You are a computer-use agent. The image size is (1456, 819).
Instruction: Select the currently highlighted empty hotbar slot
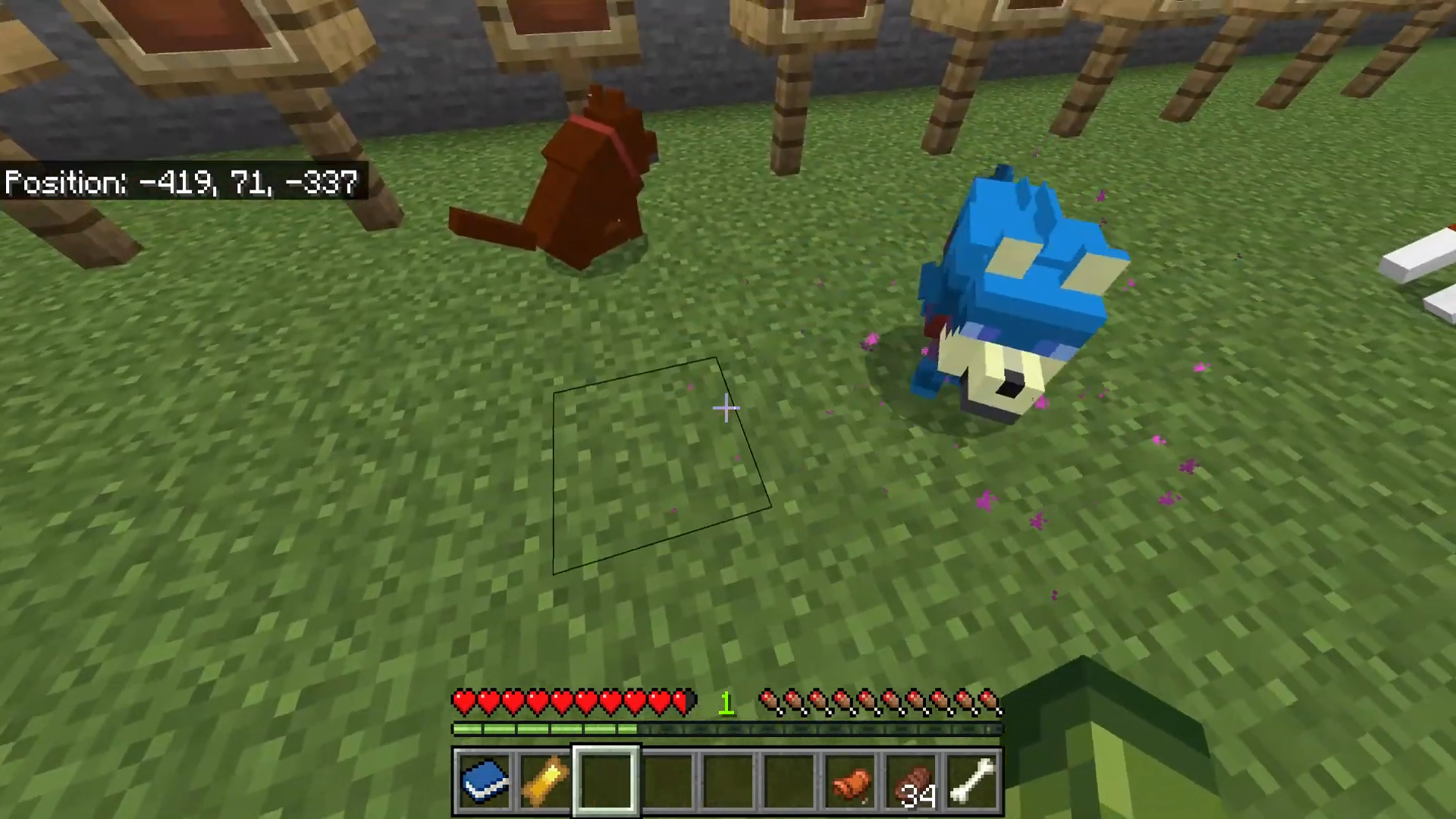click(x=605, y=780)
